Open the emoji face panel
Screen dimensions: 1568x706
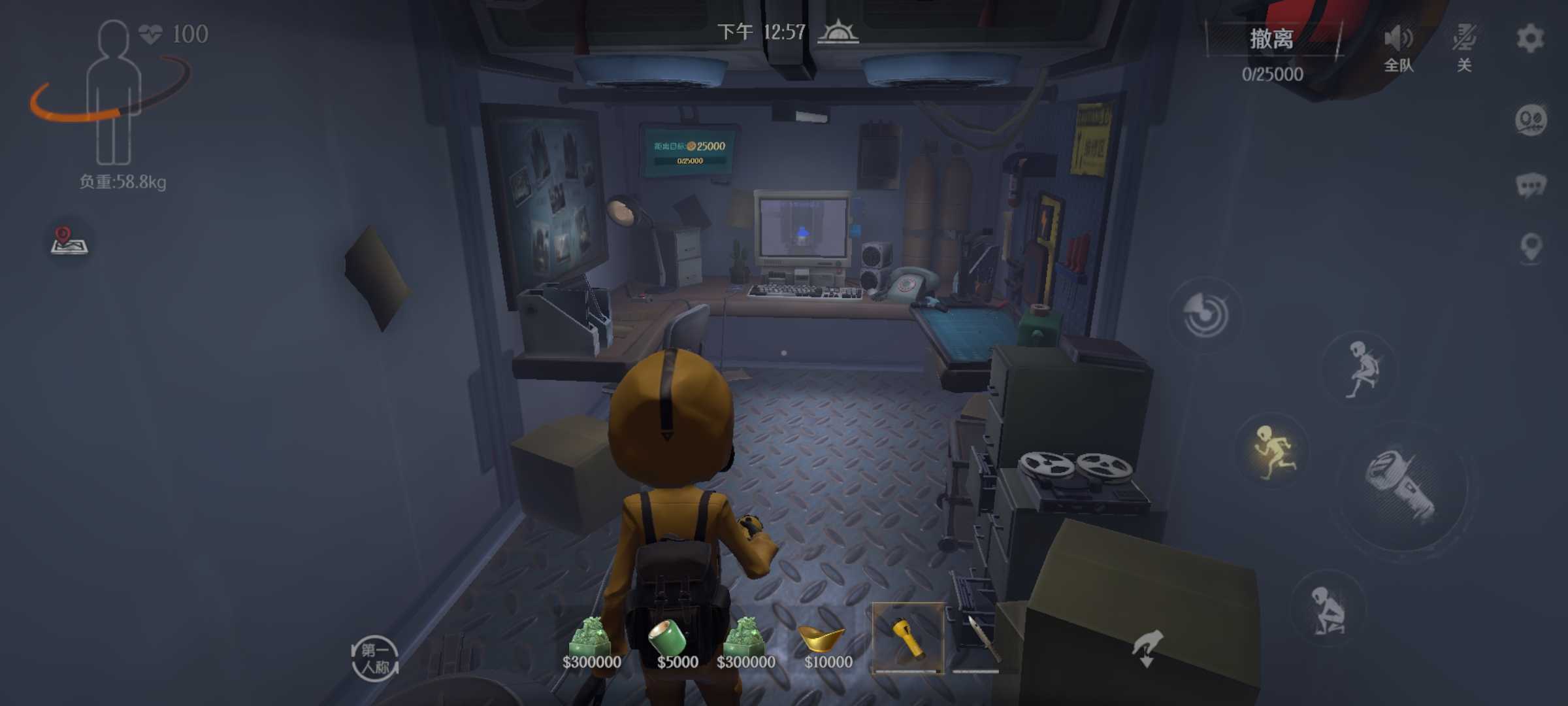[1530, 120]
